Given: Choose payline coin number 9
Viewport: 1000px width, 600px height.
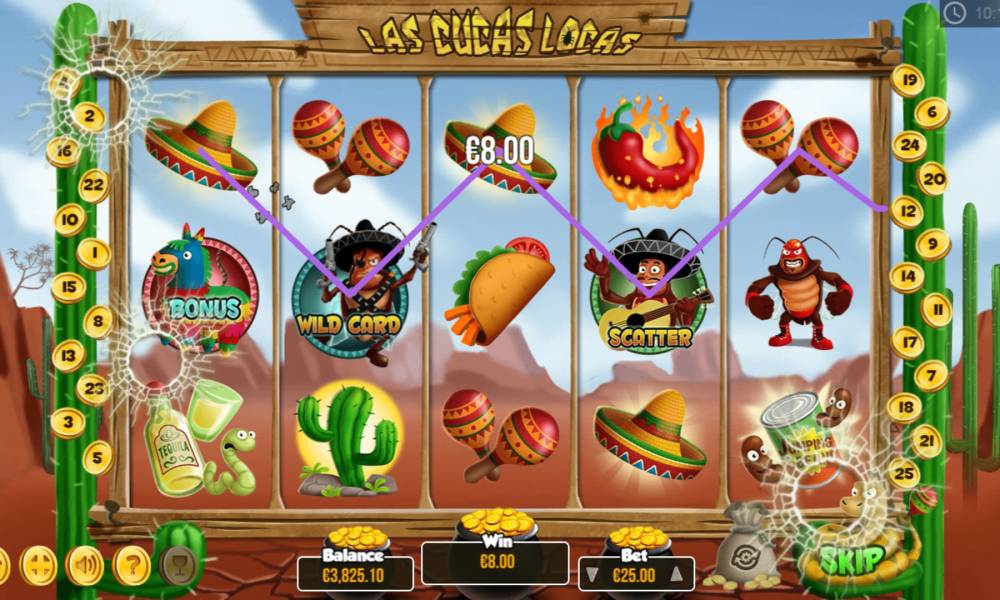Looking at the screenshot, I should click(x=932, y=243).
